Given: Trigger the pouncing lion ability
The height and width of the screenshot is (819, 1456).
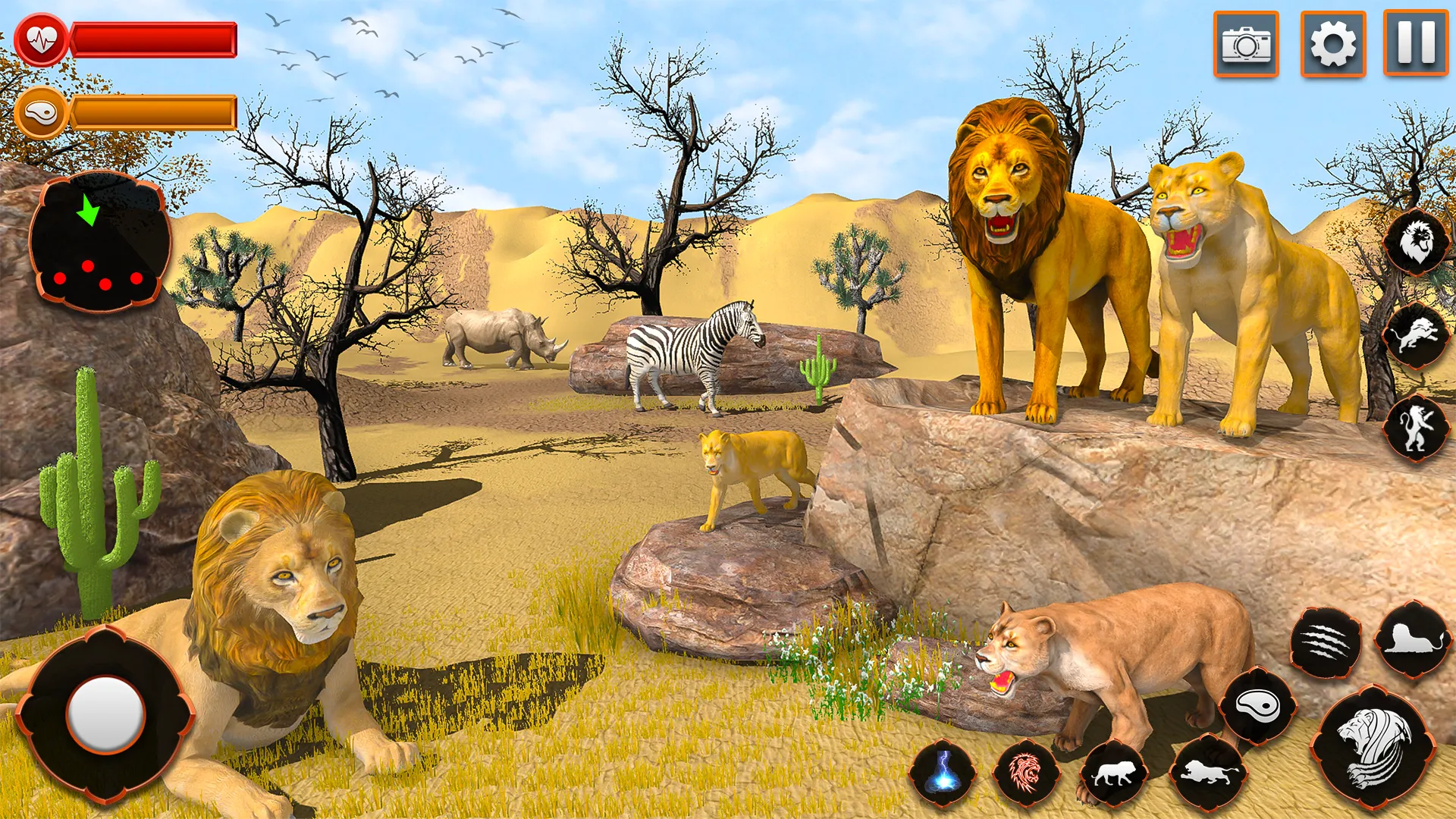Looking at the screenshot, I should pos(1416,335).
